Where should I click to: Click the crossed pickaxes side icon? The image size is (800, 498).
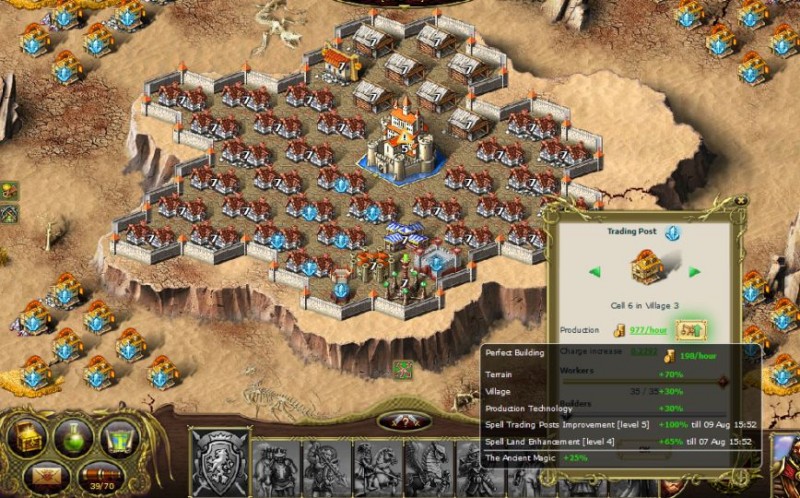9,213
